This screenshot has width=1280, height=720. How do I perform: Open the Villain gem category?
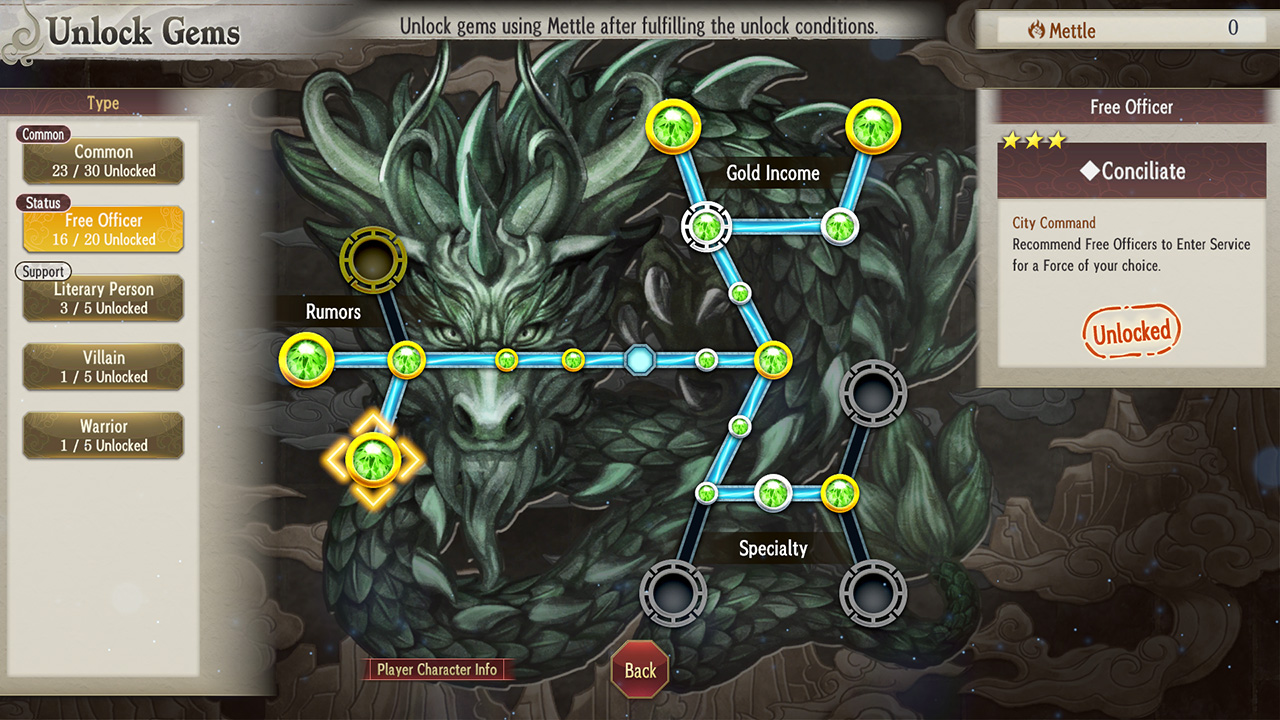click(103, 367)
